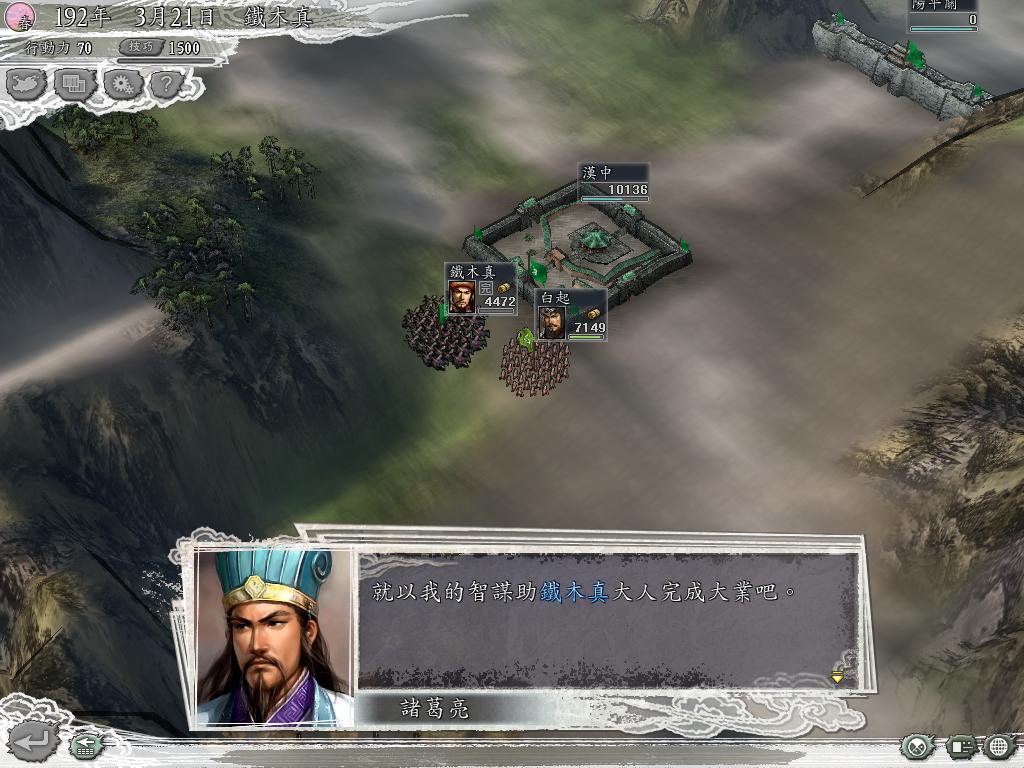
Task: Click the crossed-circle icon button
Action: click(917, 745)
